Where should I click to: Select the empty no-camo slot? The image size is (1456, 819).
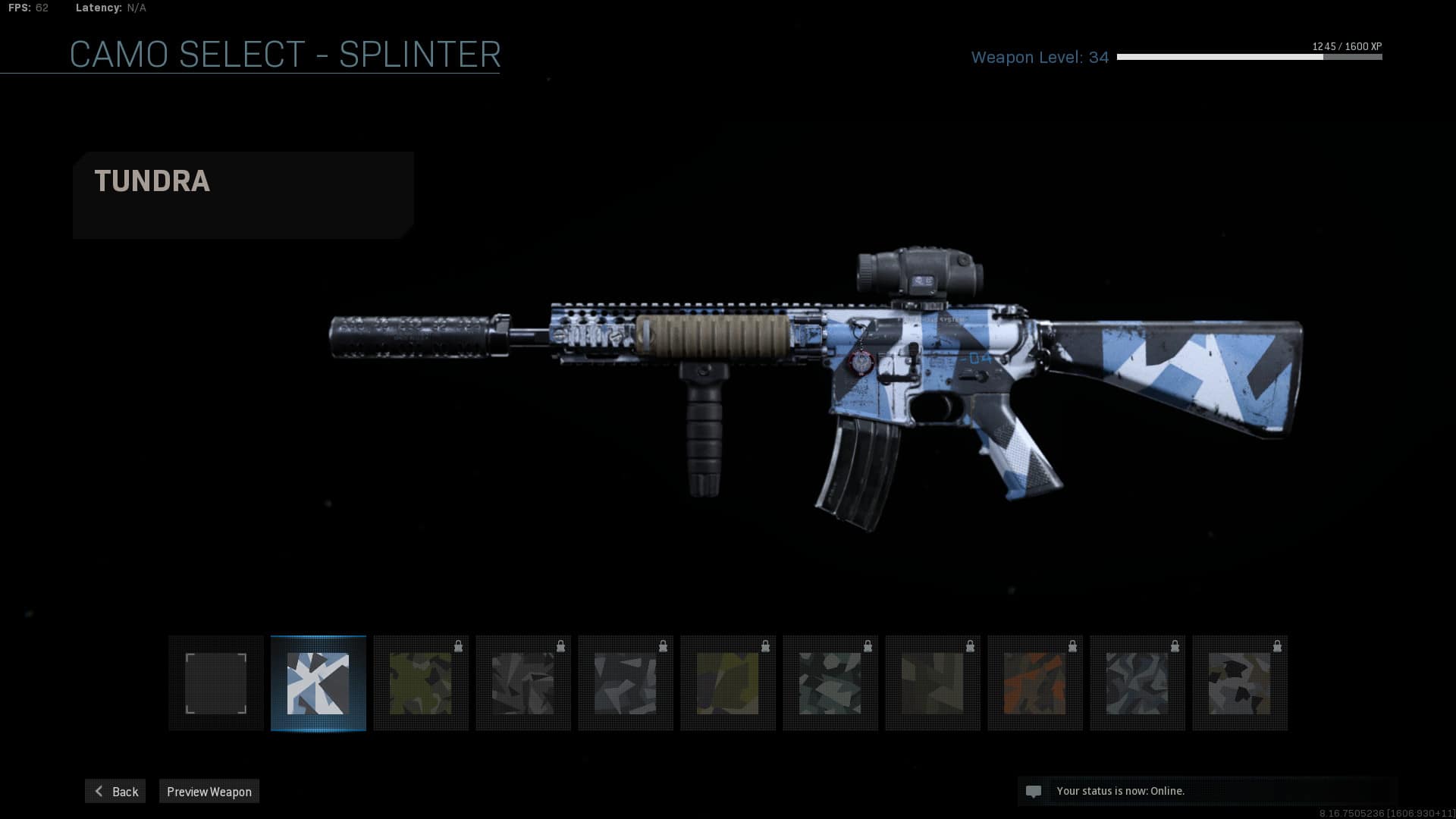coord(216,683)
